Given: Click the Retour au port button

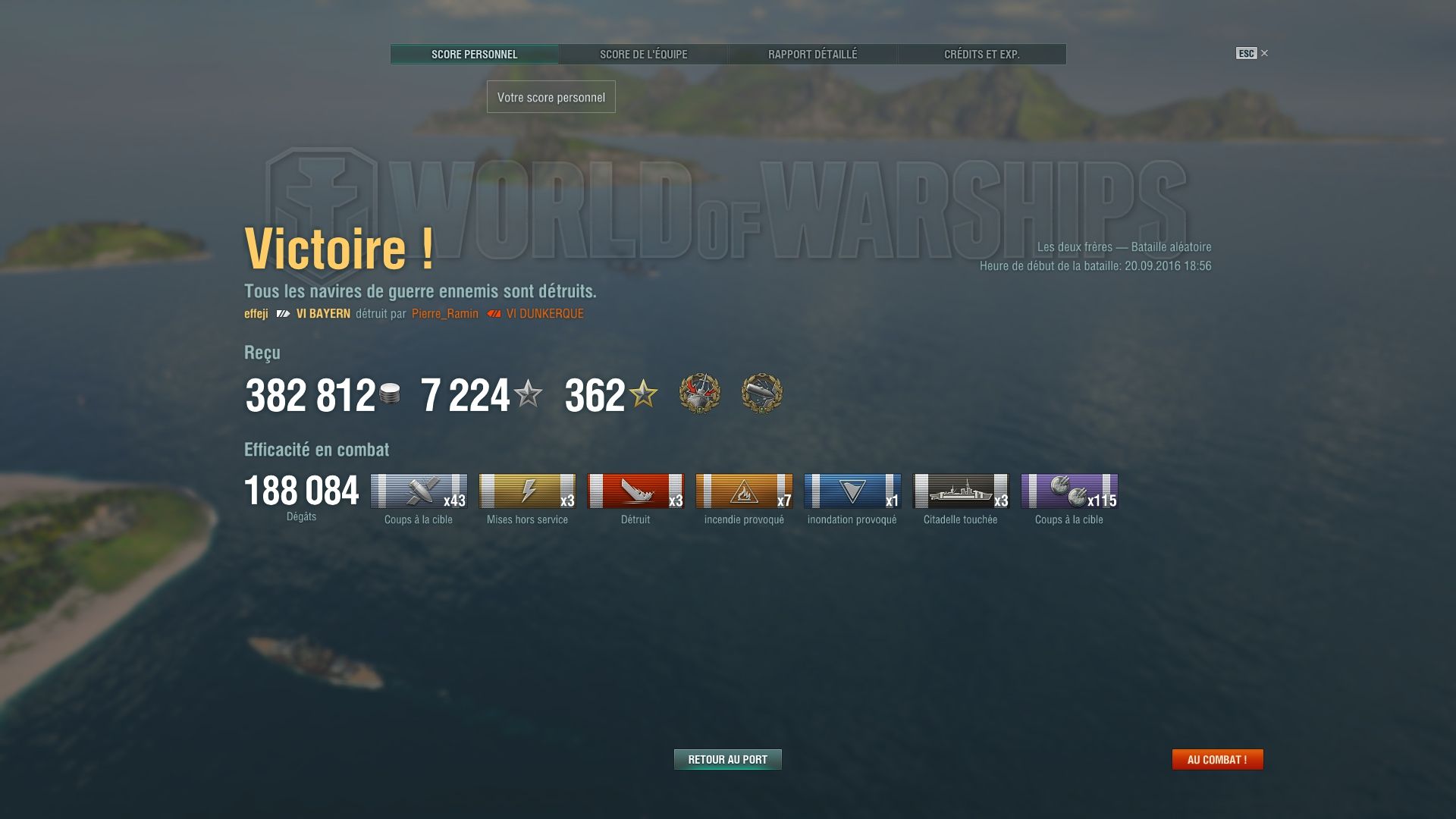Looking at the screenshot, I should (727, 758).
